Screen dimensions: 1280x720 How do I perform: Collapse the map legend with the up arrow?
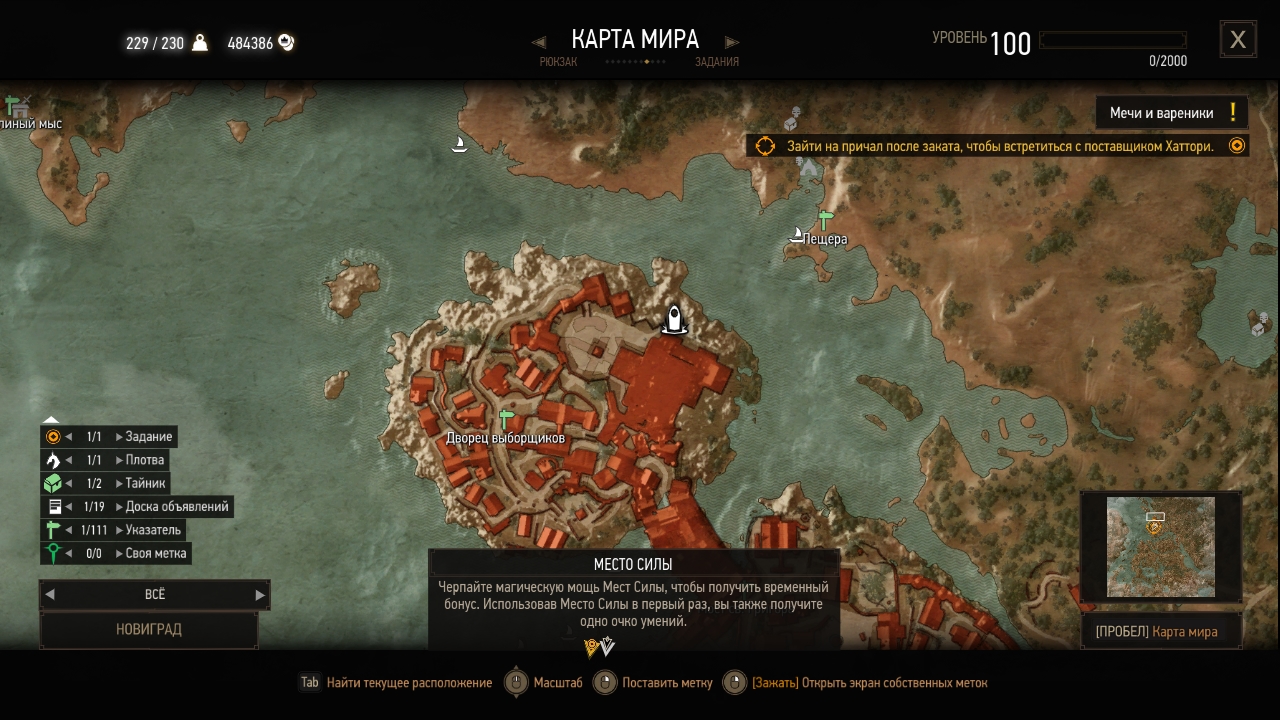pos(52,420)
